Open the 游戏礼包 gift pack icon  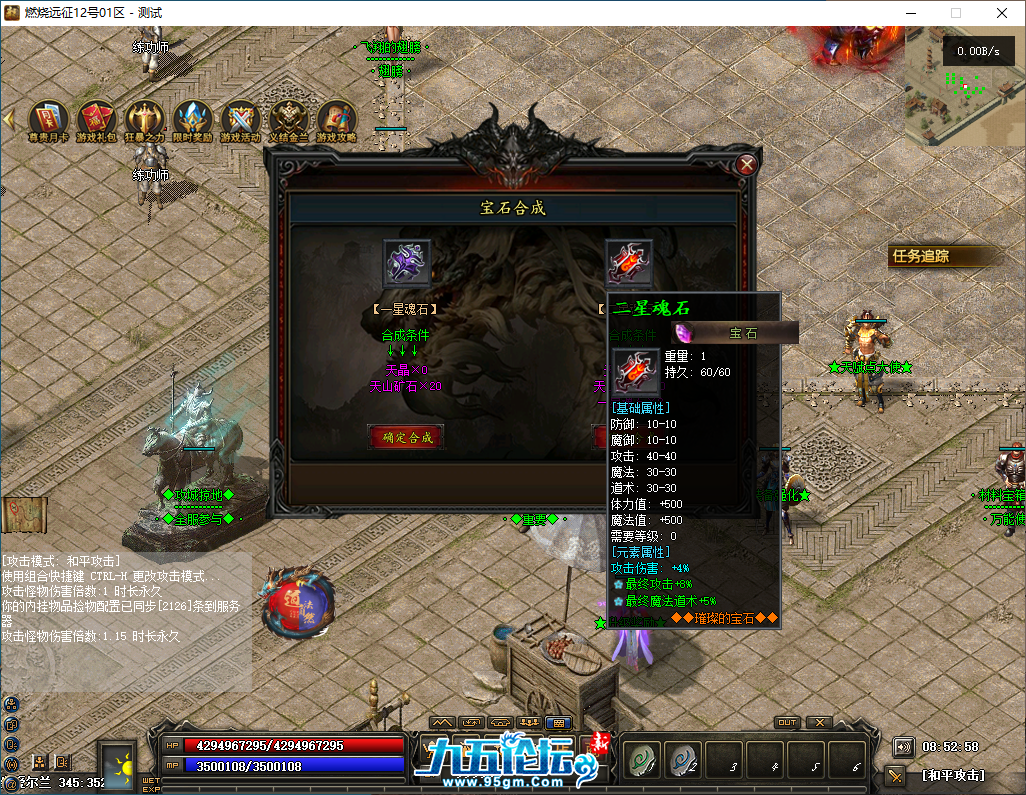pyautogui.click(x=97, y=119)
